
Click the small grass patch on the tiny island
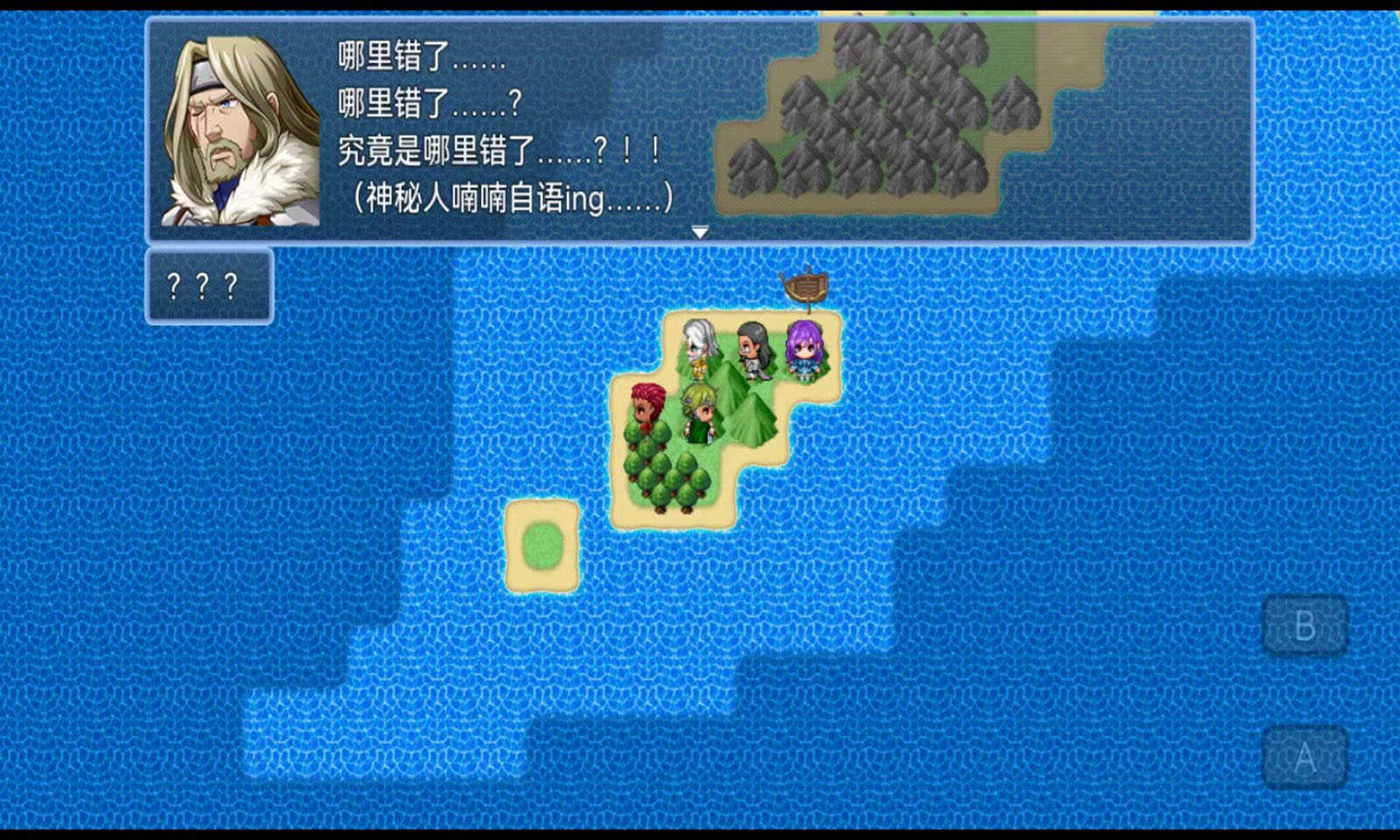(542, 542)
